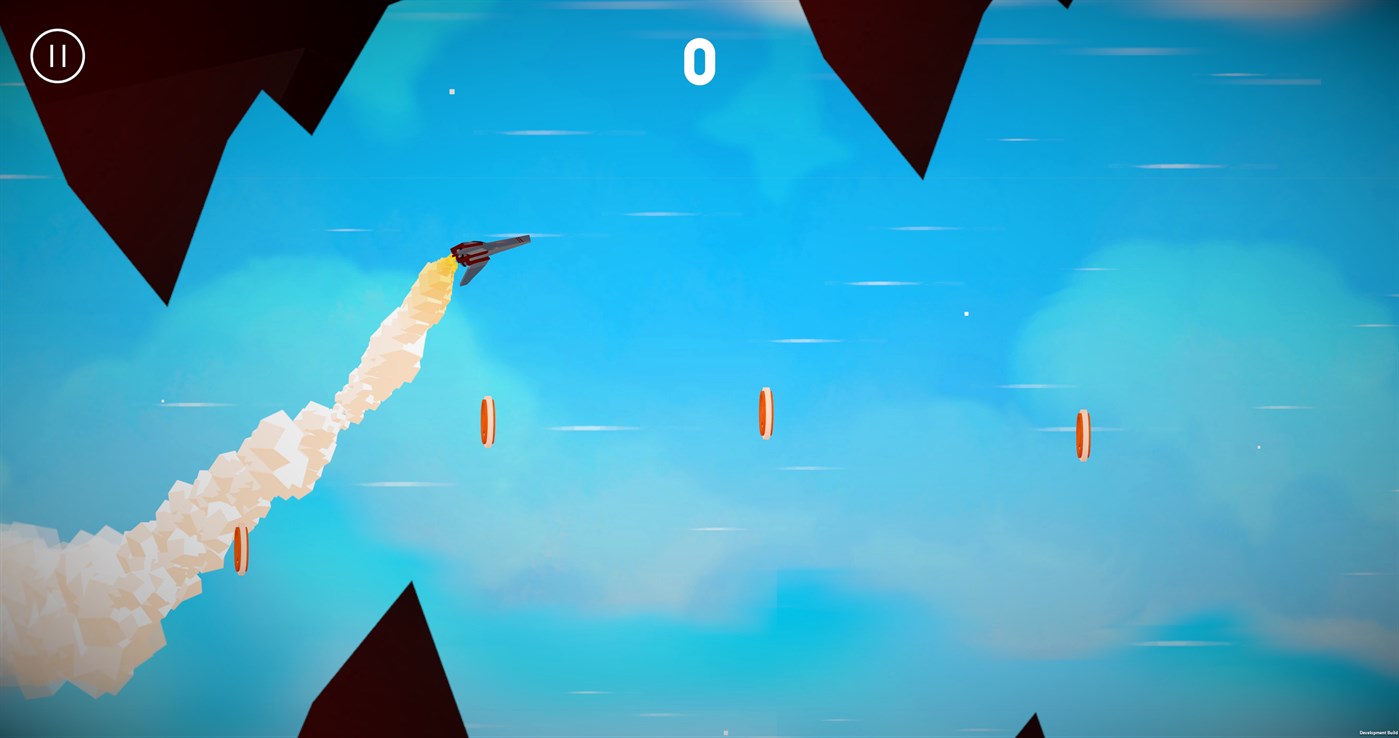This screenshot has height=738, width=1399.
Task: Click the tiny white particle above the rings
Action: coord(965,312)
